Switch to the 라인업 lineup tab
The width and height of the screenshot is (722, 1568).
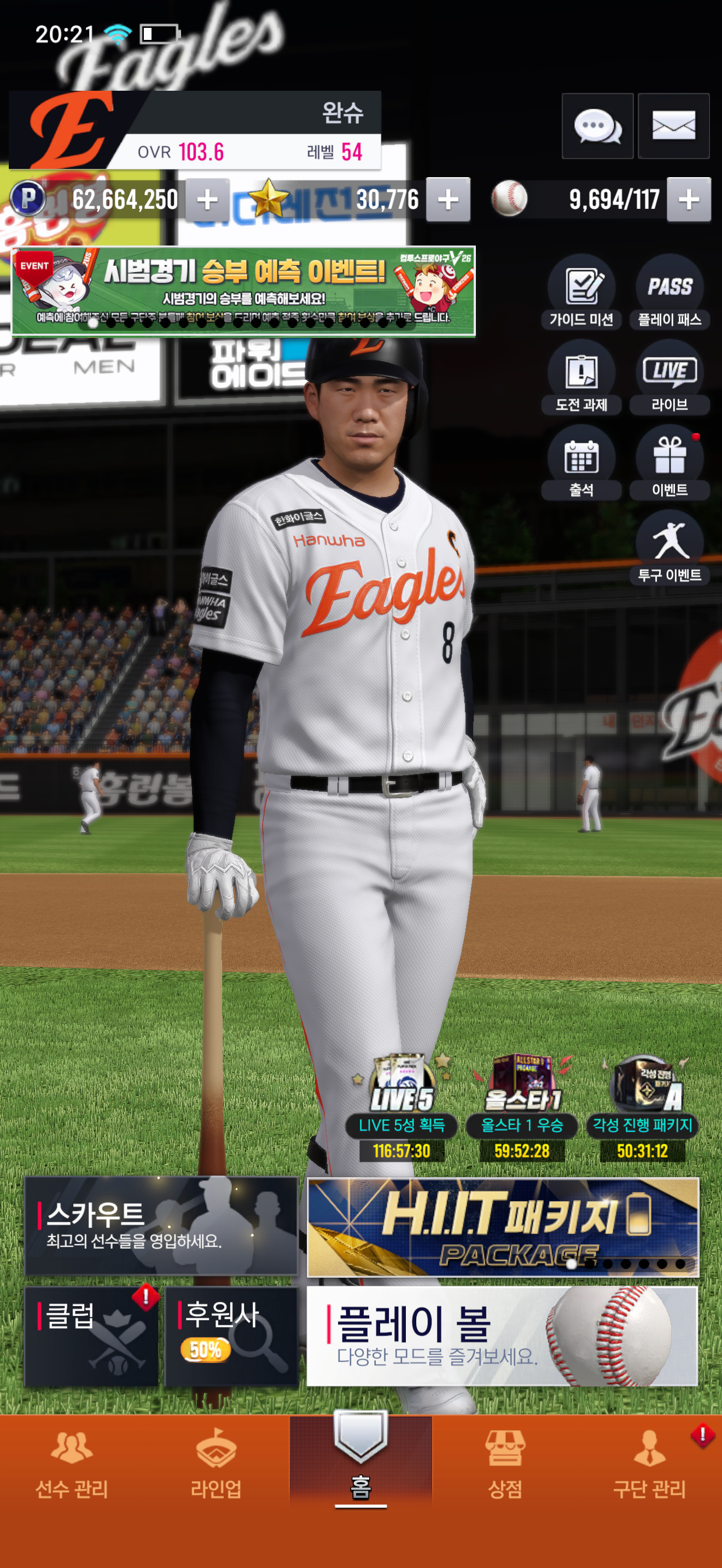click(x=216, y=1464)
